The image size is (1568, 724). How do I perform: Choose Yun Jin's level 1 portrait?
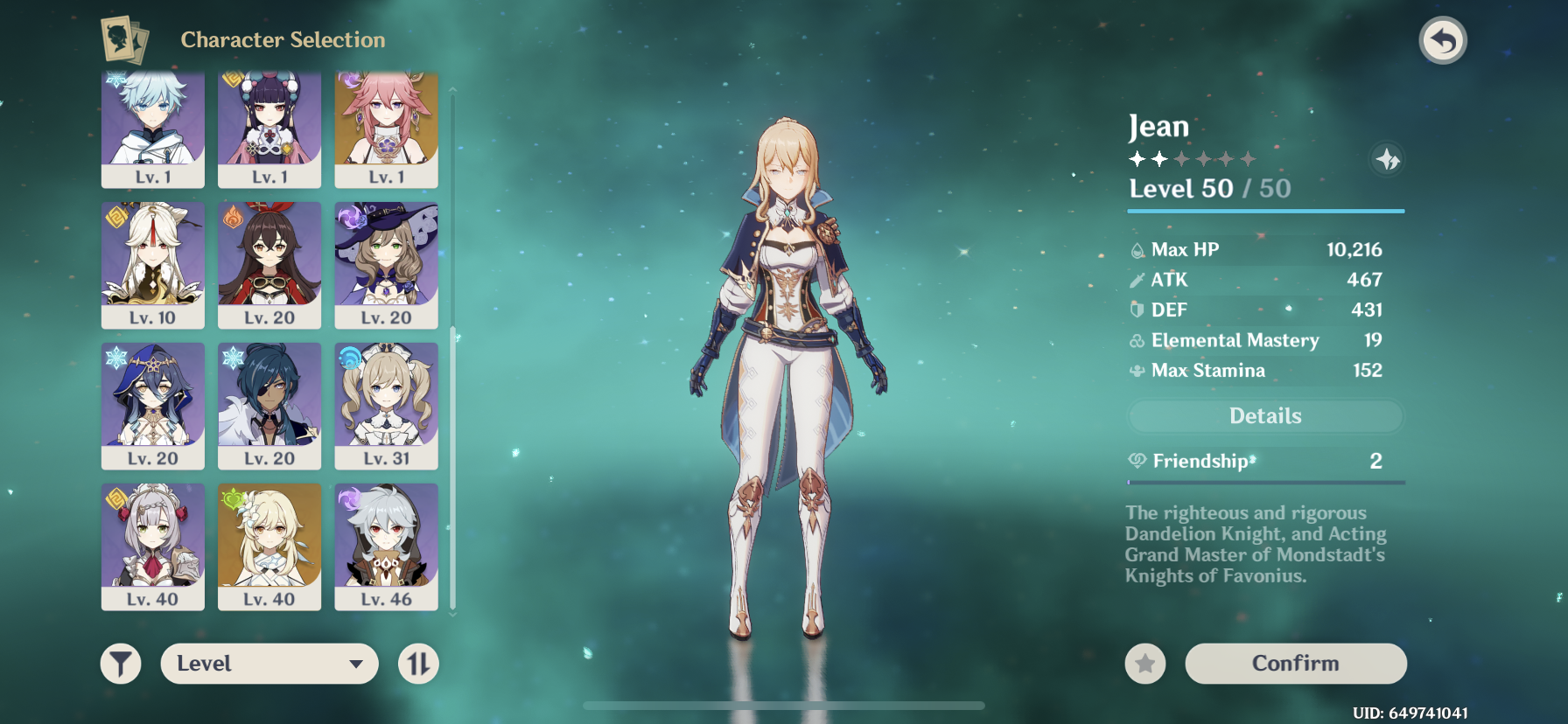coord(269,128)
